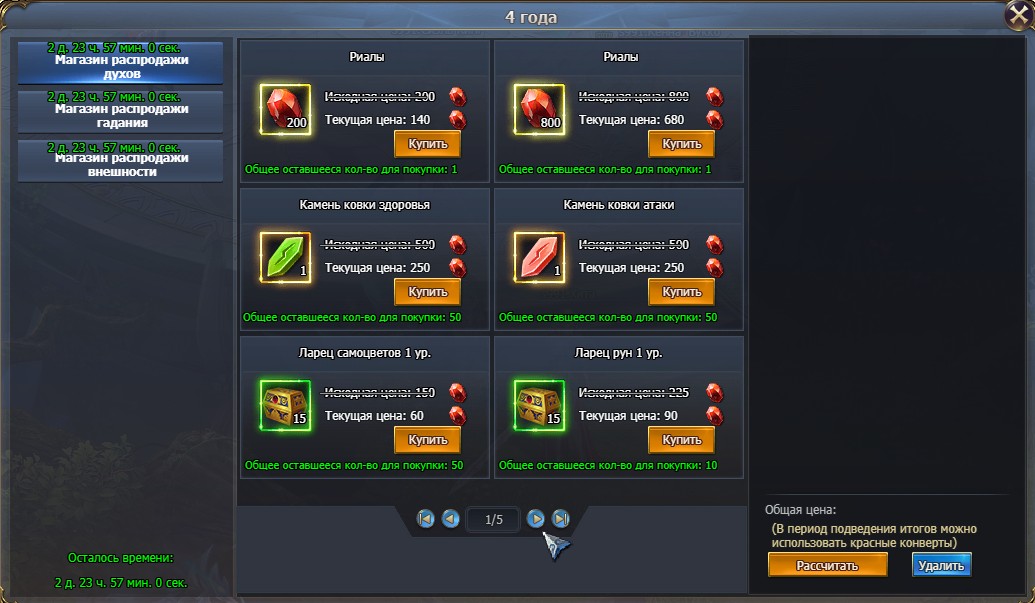Buy Ларец рун 1 ур.
The width and height of the screenshot is (1035, 603).
[681, 440]
